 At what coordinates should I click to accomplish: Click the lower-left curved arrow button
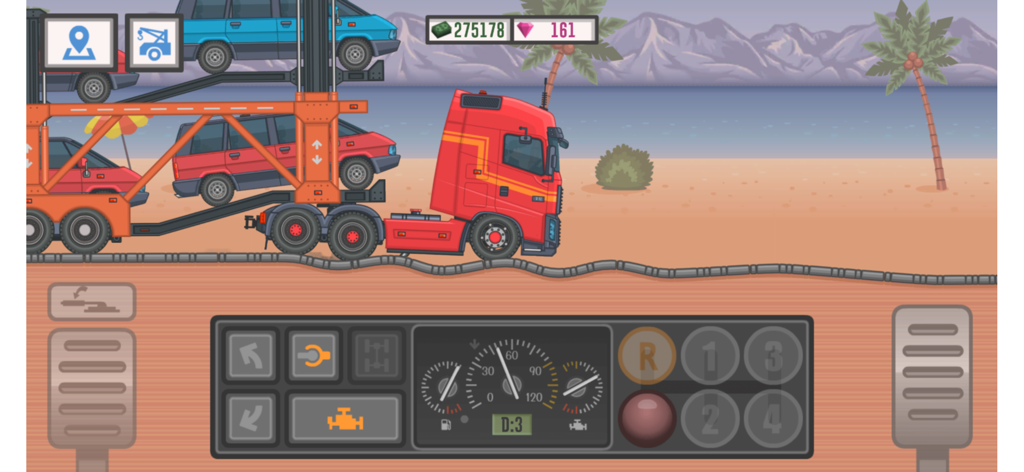pos(250,418)
